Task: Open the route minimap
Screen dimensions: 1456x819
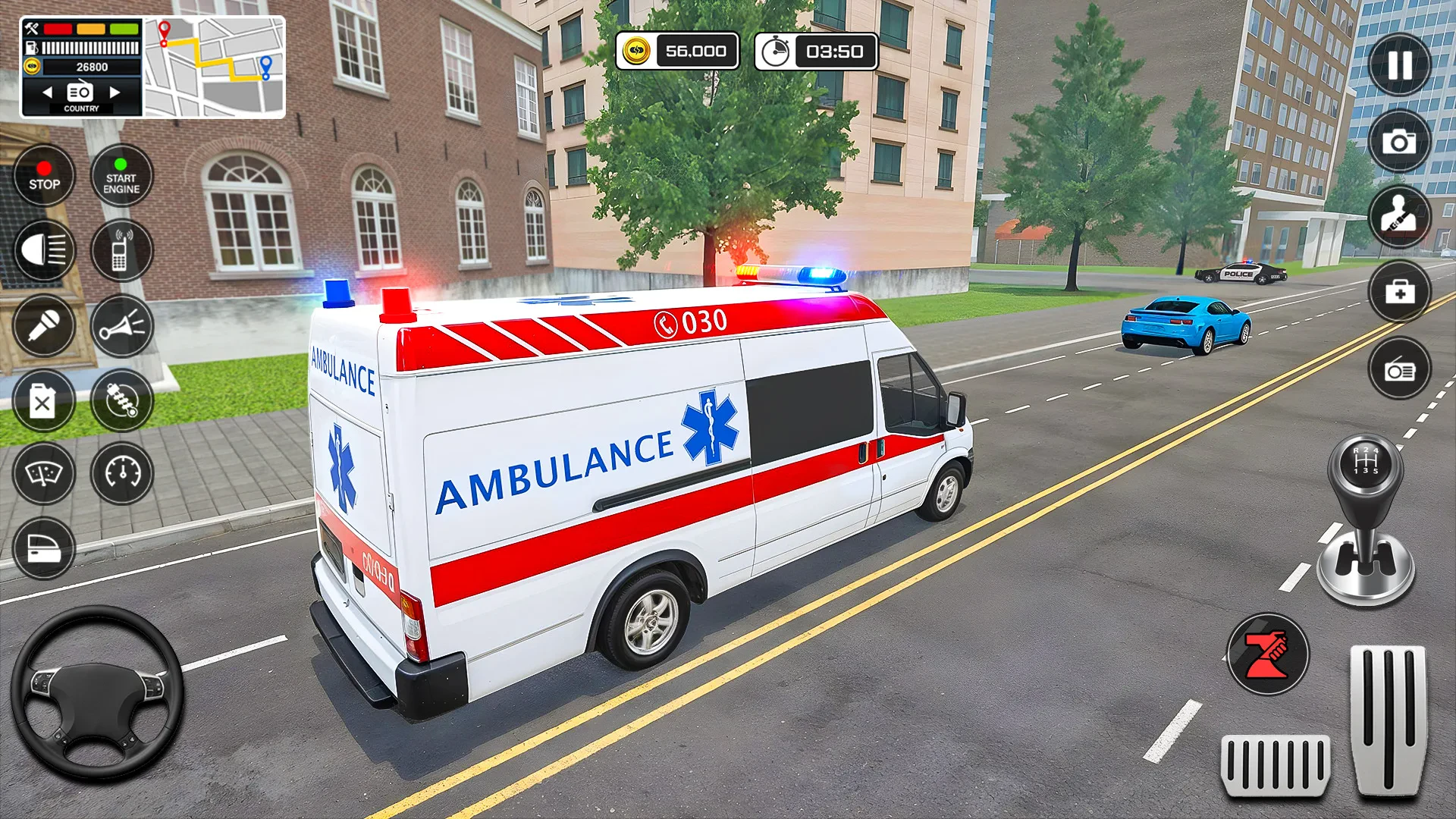Action: (x=215, y=67)
